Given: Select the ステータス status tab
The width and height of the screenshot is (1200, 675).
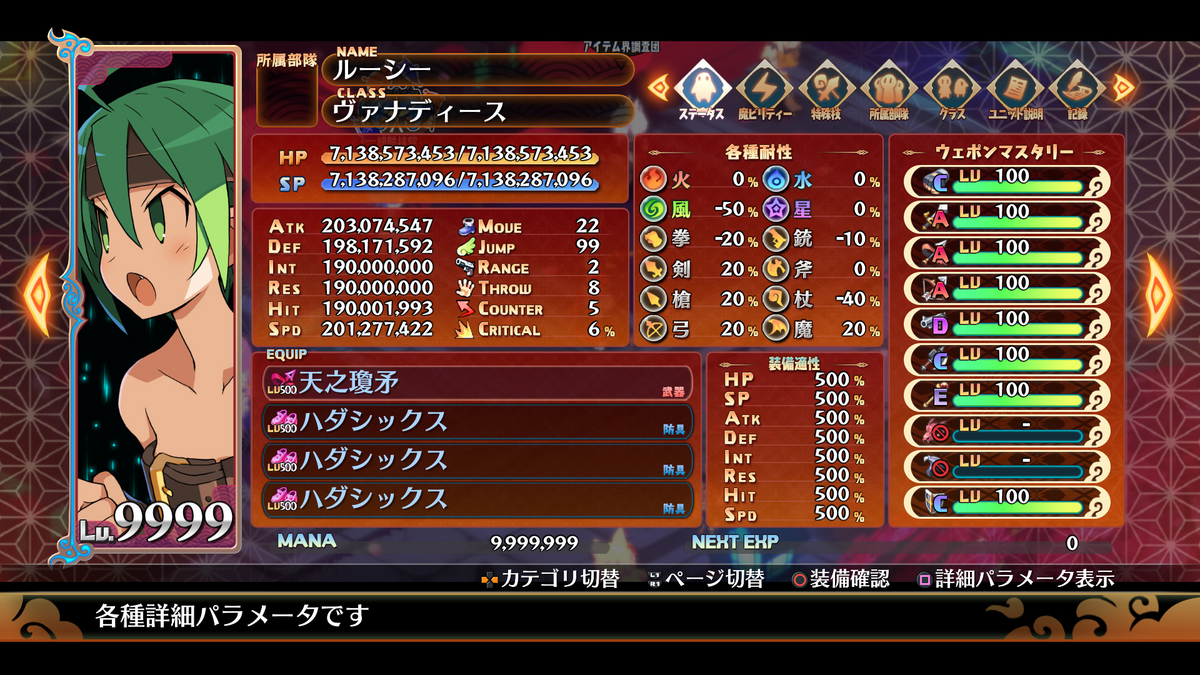Looking at the screenshot, I should [701, 88].
